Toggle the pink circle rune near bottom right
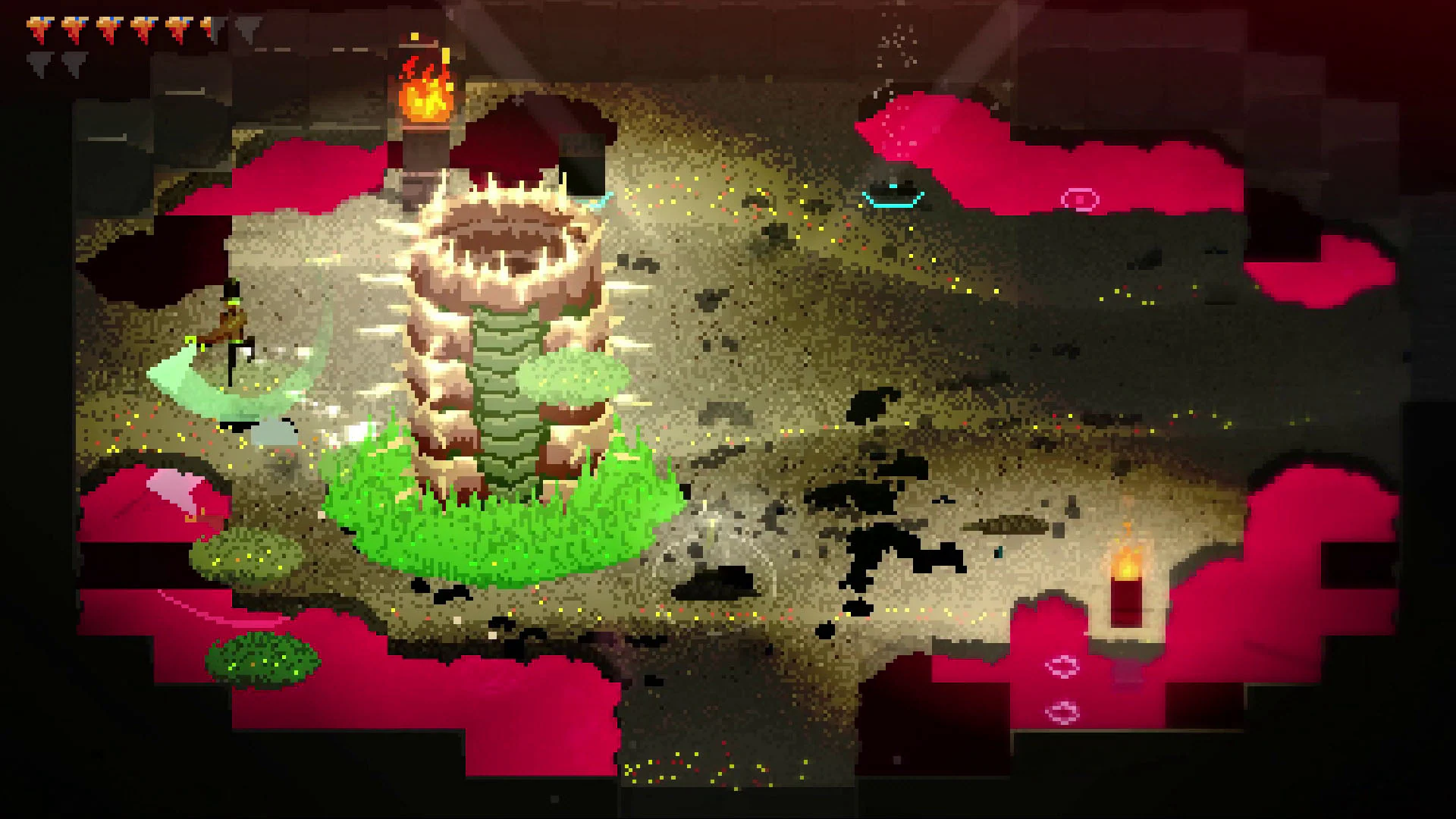 (x=1064, y=667)
